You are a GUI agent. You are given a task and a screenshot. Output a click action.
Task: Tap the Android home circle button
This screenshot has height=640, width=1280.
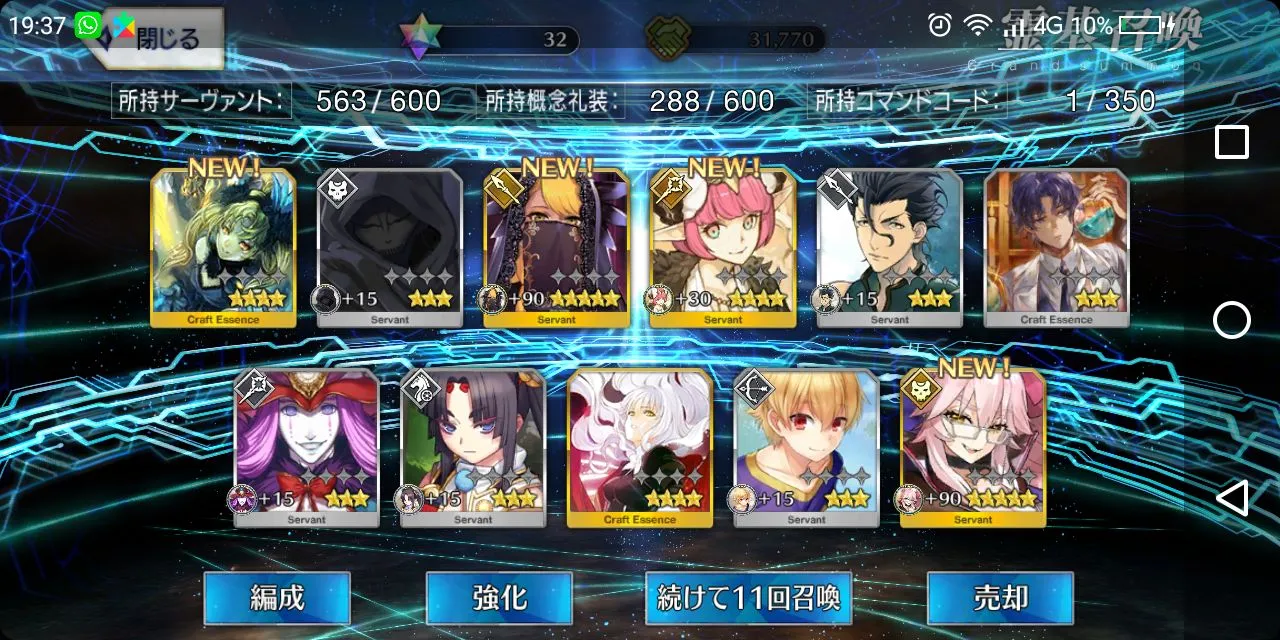[x=1231, y=320]
